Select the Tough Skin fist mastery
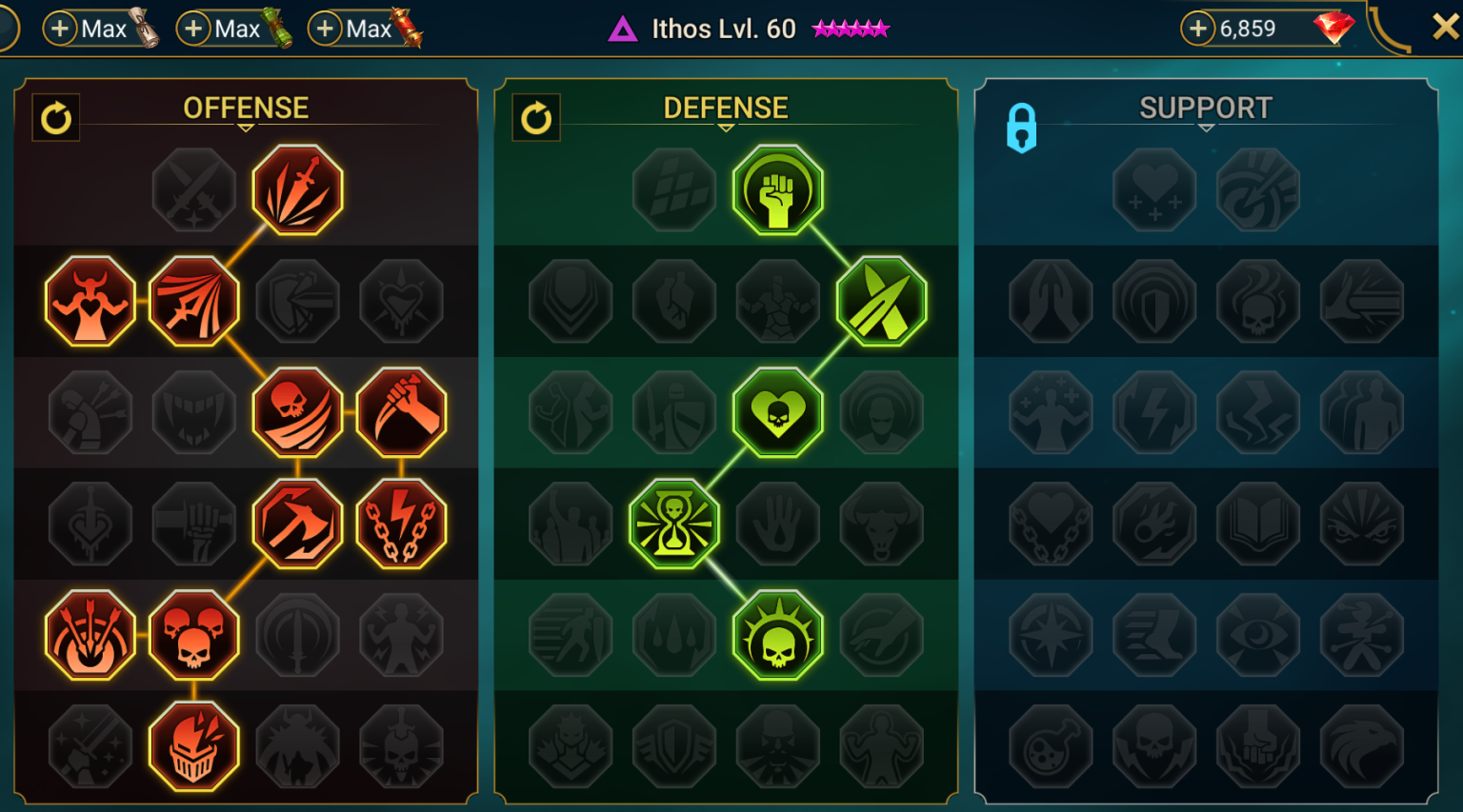Image resolution: width=1463 pixels, height=812 pixels. 778,188
